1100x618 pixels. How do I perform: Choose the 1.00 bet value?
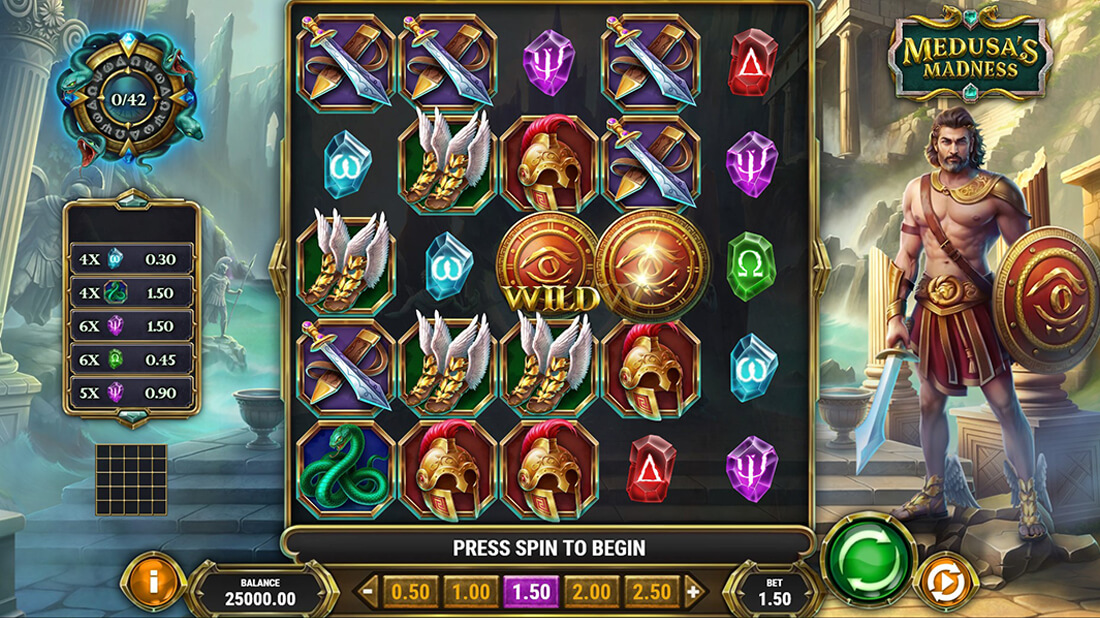[x=470, y=592]
